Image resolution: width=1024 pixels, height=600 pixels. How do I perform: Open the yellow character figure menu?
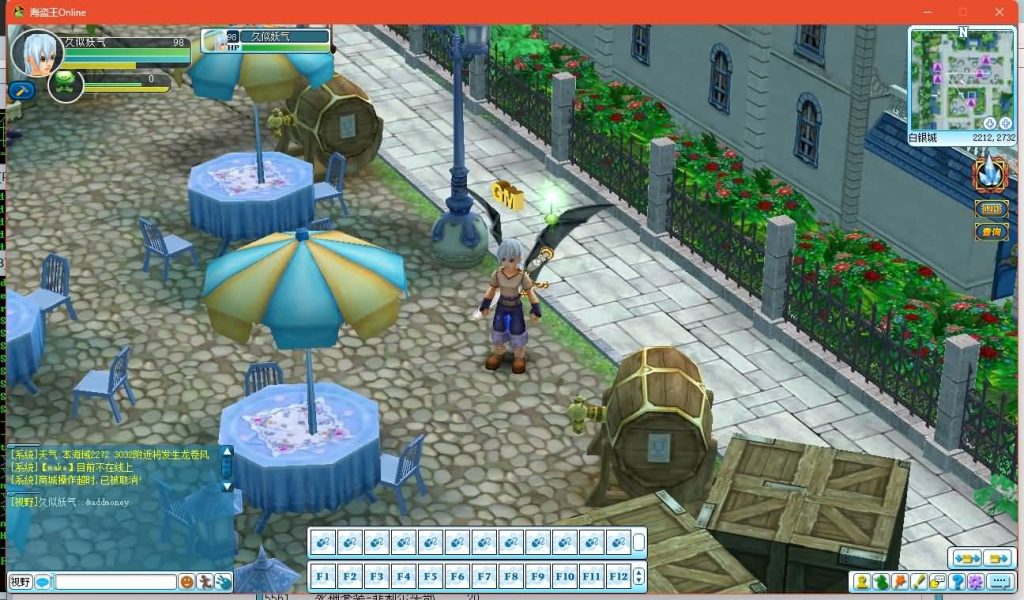point(861,582)
